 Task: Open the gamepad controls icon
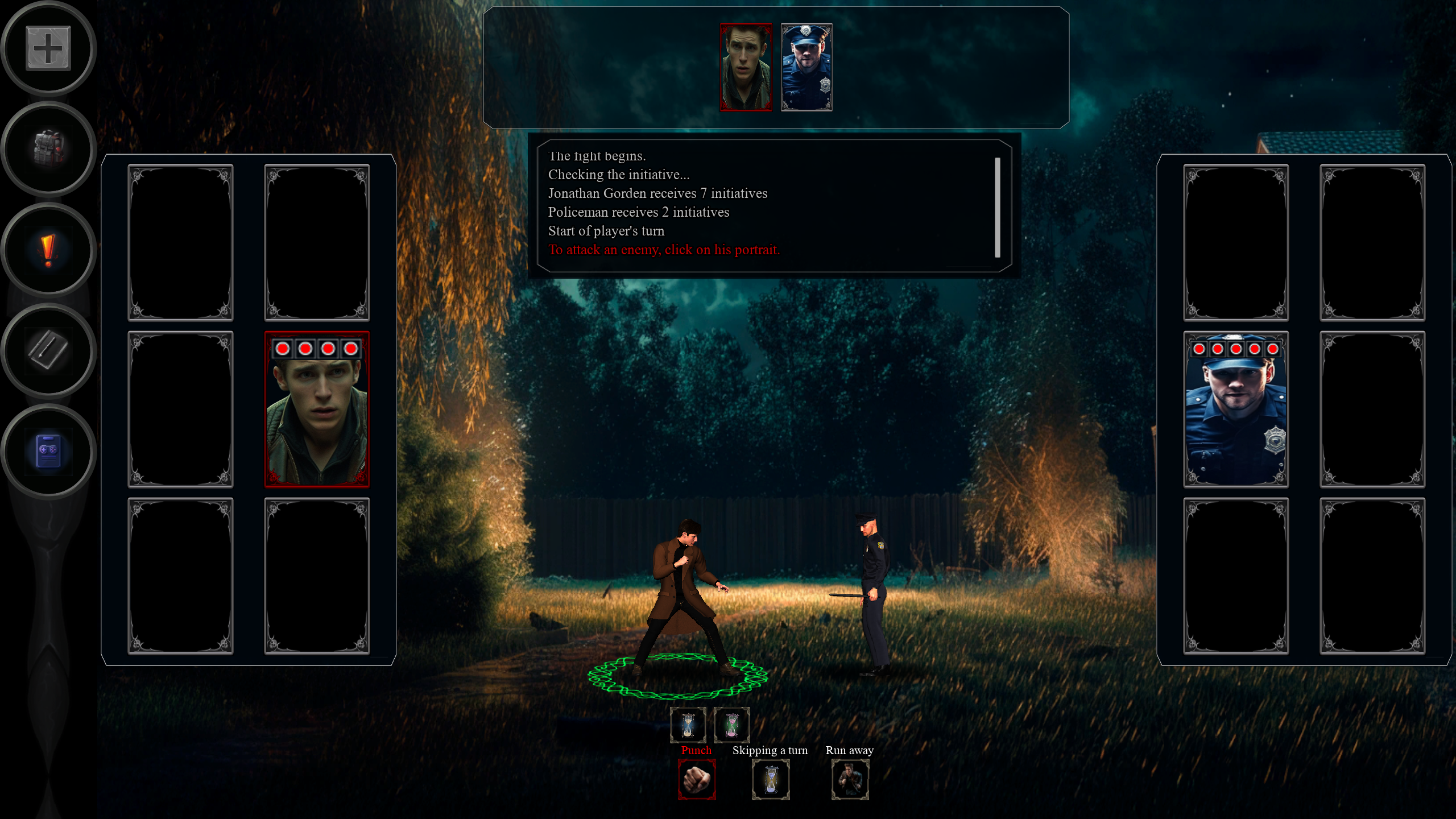coord(48,452)
